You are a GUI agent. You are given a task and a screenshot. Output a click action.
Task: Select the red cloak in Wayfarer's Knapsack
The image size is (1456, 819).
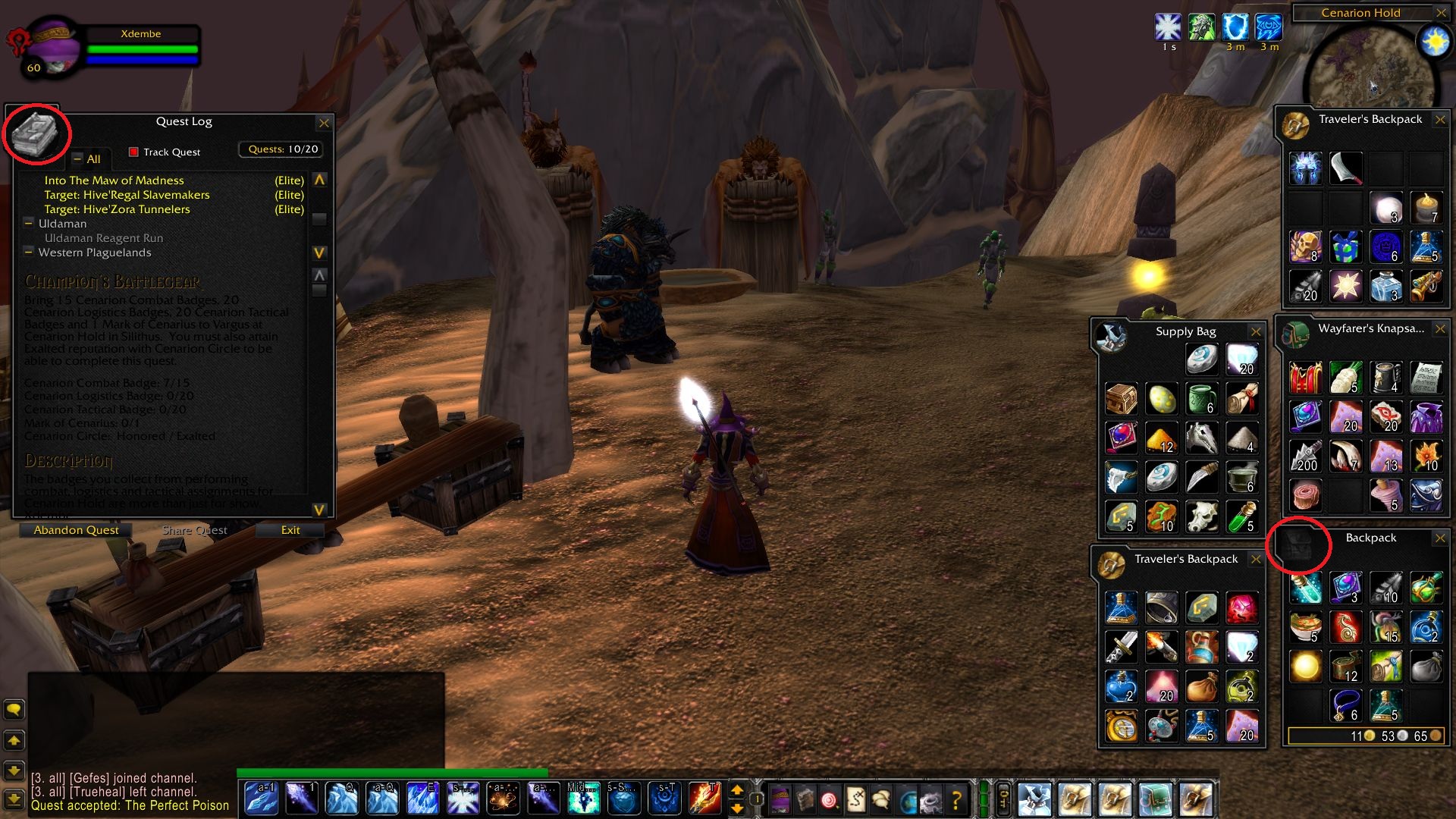[x=1306, y=377]
